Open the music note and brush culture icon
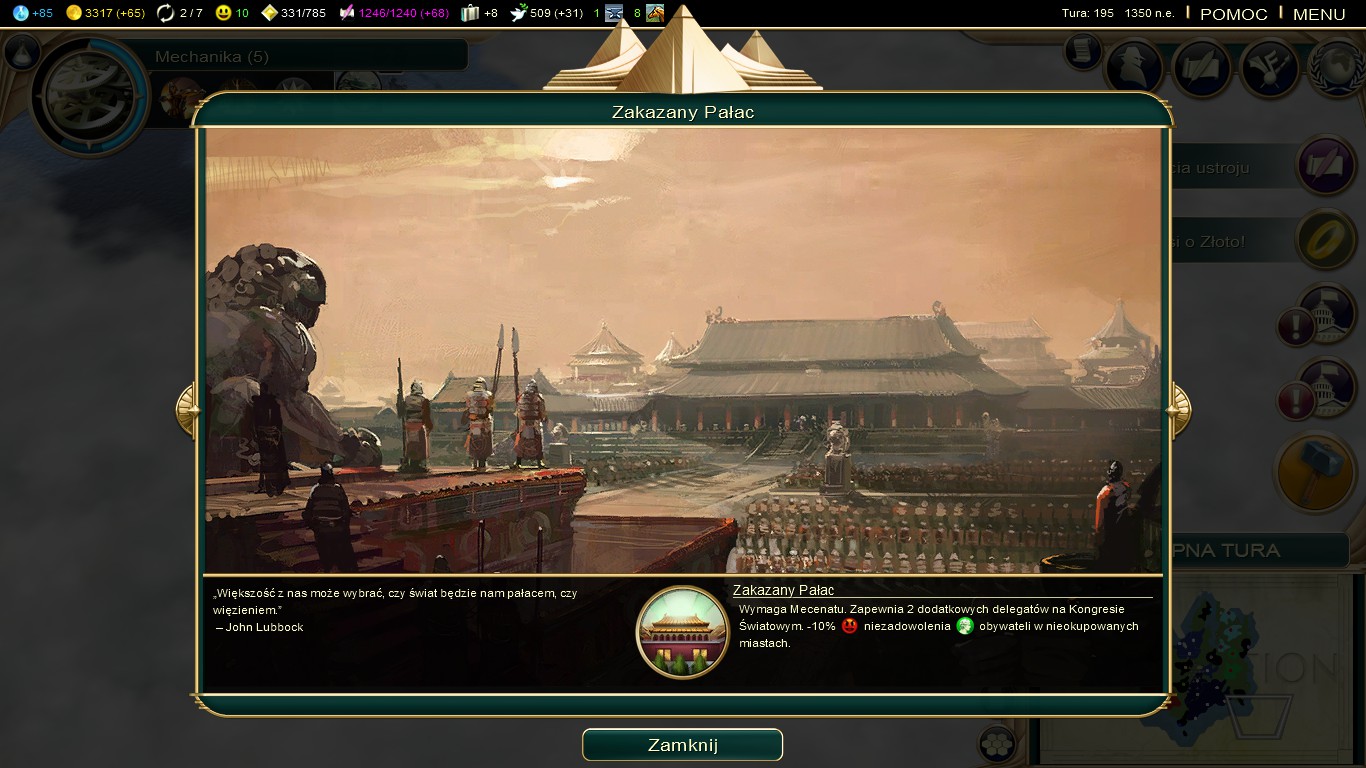 (x=1269, y=67)
